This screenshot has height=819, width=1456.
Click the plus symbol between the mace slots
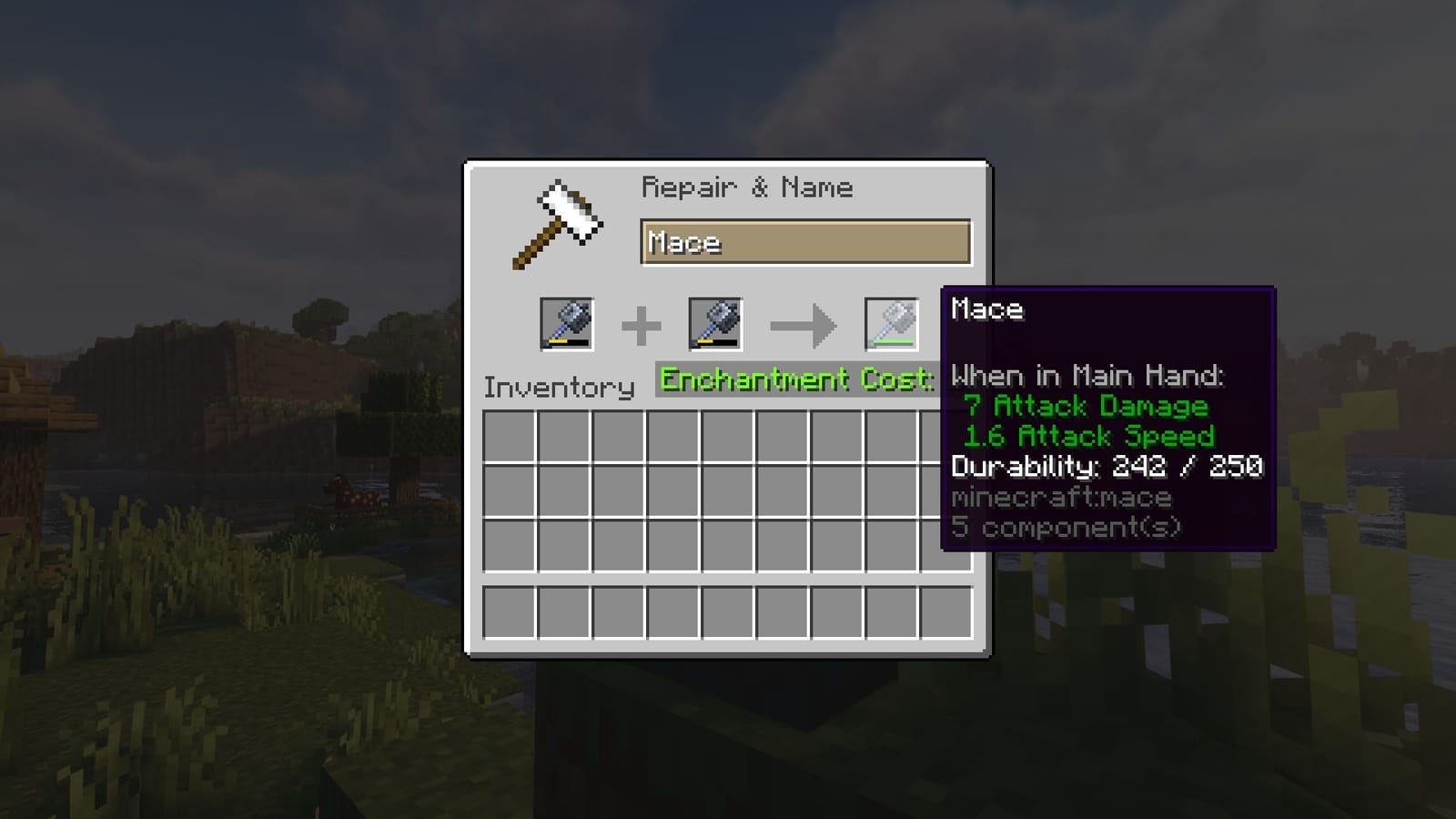point(642,326)
